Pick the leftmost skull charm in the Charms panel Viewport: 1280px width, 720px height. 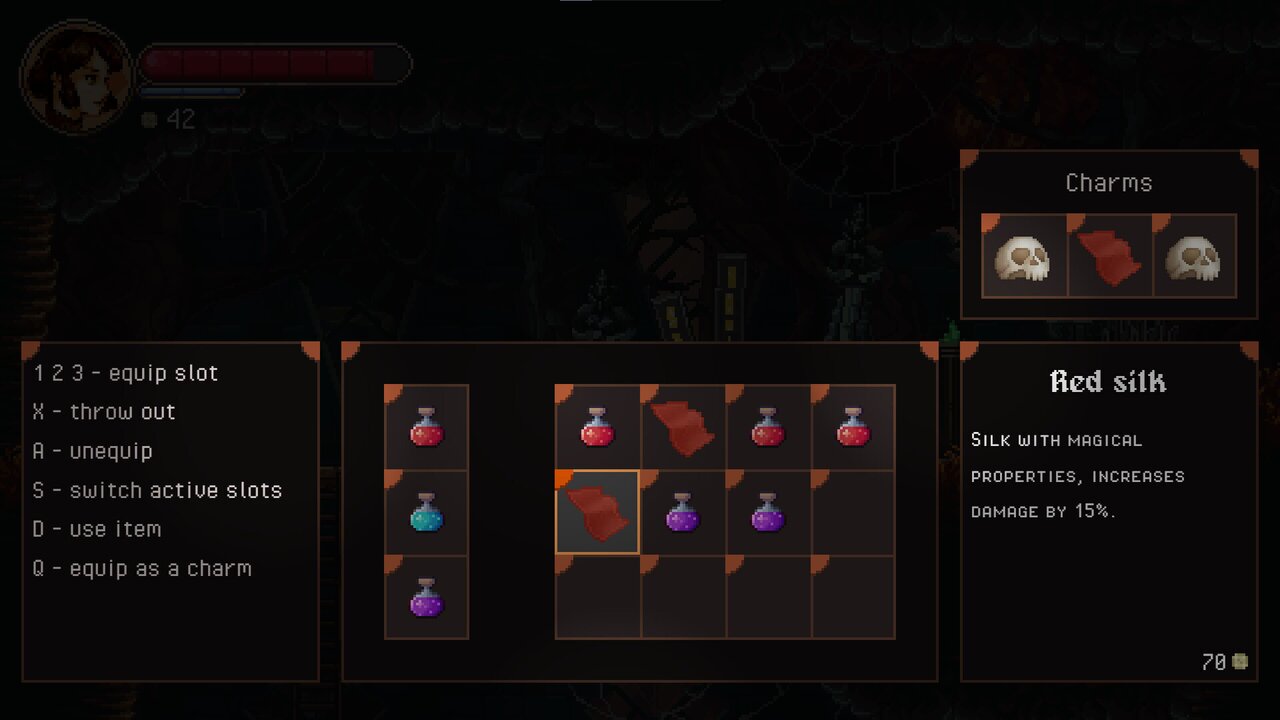[x=1024, y=256]
